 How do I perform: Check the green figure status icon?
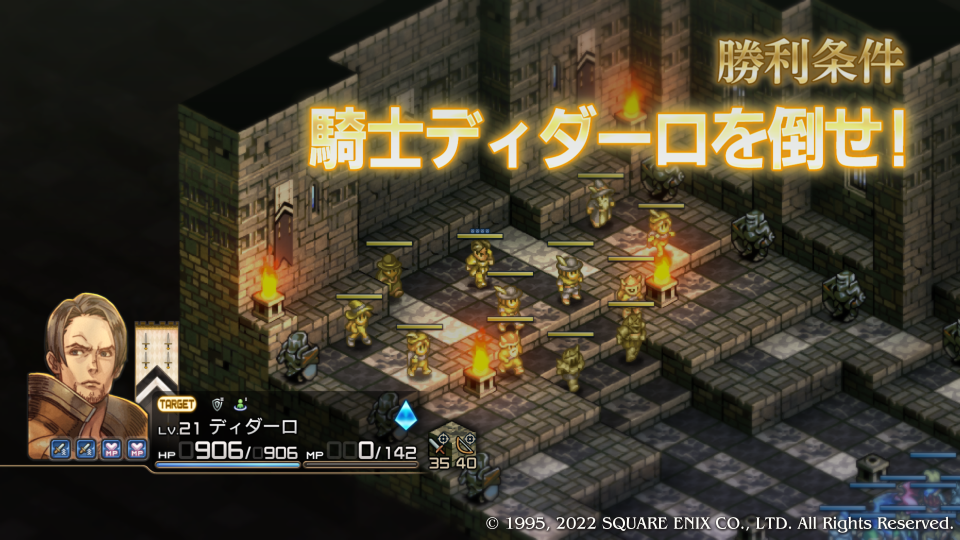pos(241,405)
